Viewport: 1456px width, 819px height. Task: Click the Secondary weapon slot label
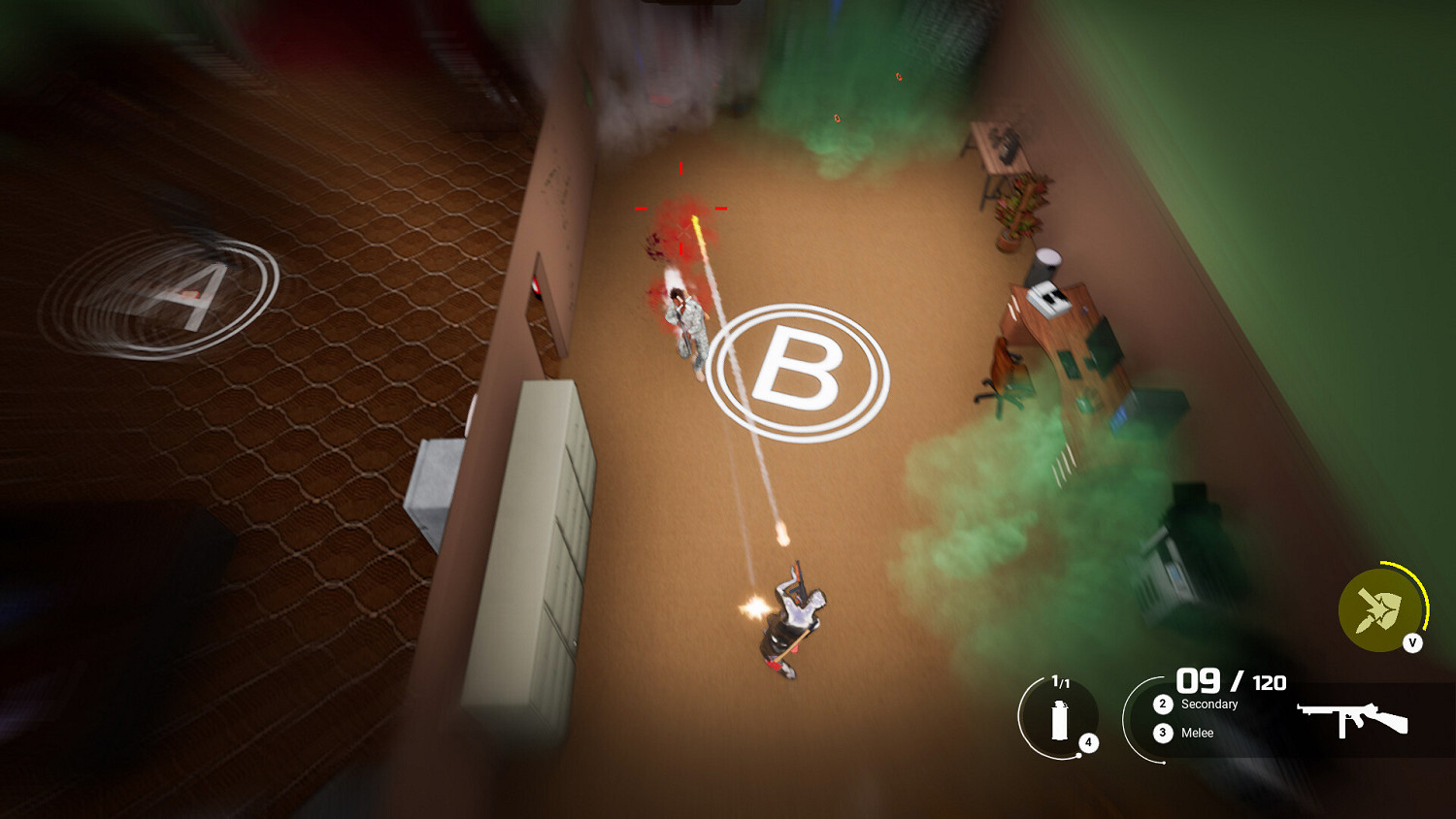[1209, 704]
